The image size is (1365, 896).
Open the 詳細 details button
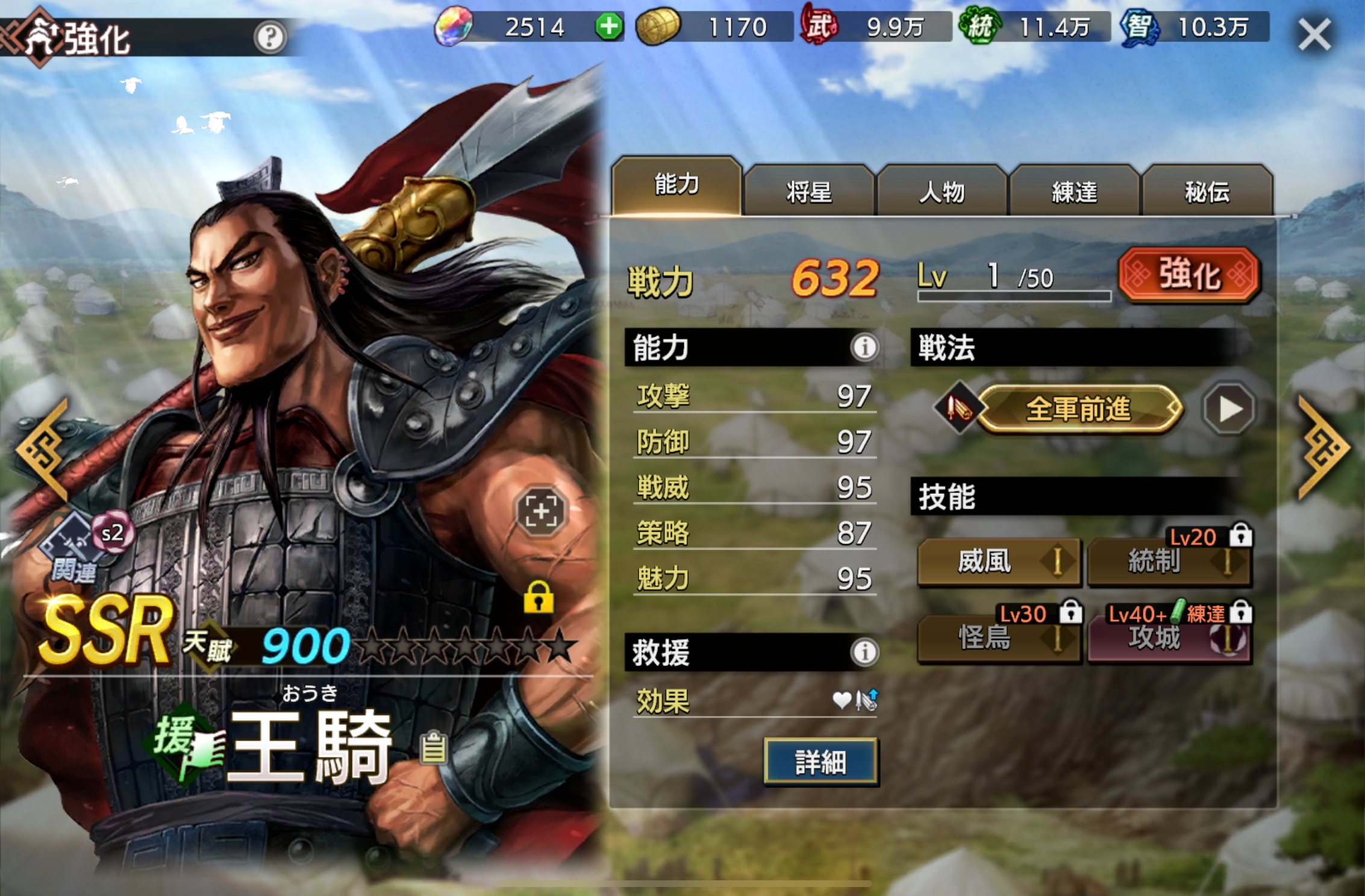click(820, 762)
